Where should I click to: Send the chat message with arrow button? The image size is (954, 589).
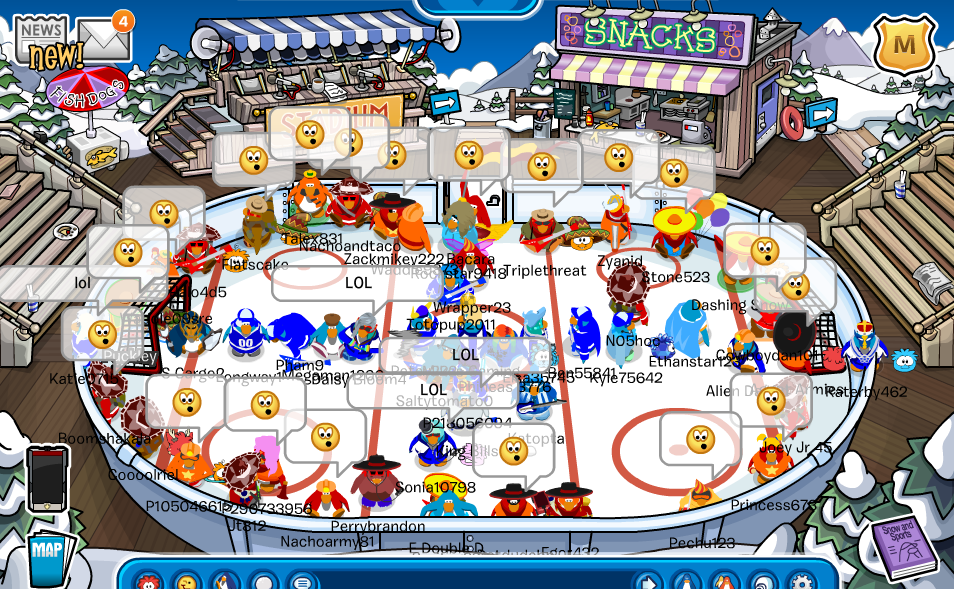click(648, 581)
